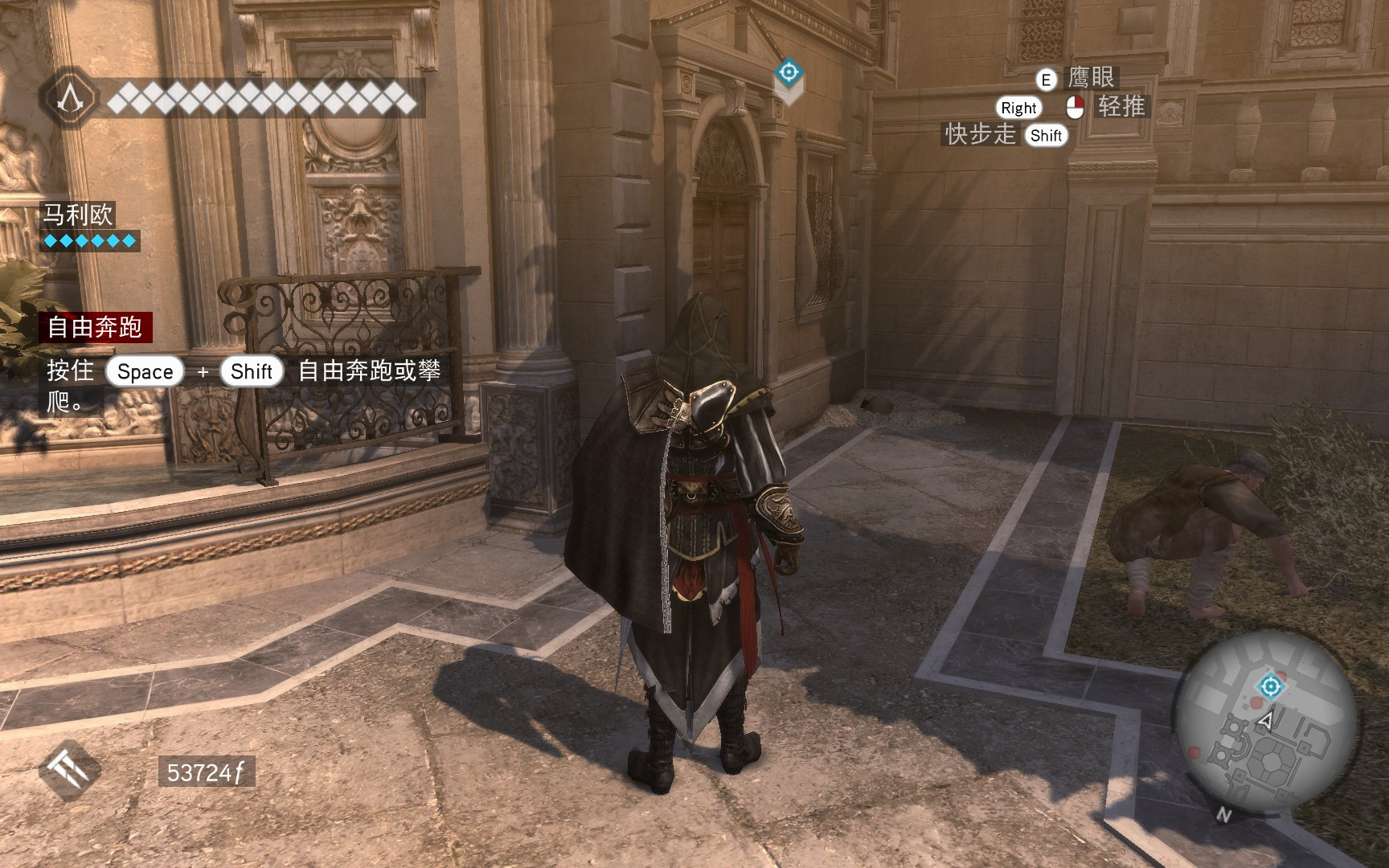The width and height of the screenshot is (1389, 868).
Task: Select the hidden blade weapon icon
Action: tap(70, 770)
